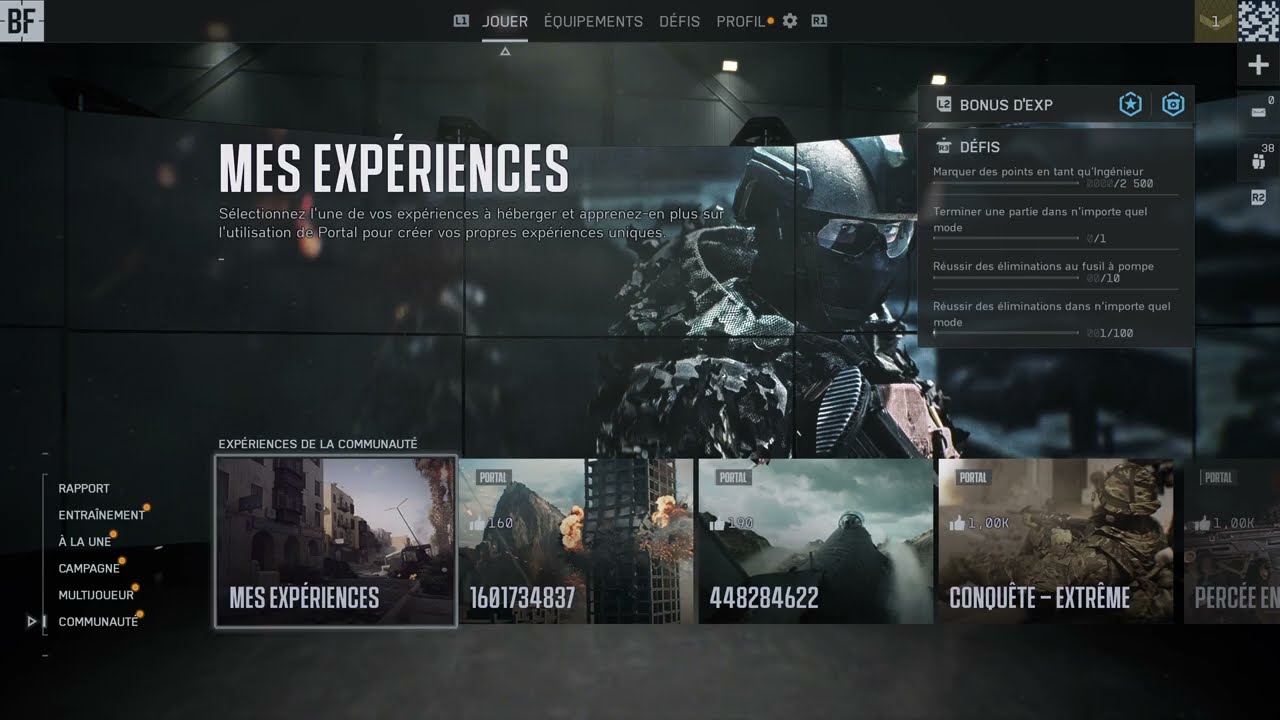Expand the COMMUNAUTÉ section in the sidebar
The width and height of the screenshot is (1280, 720).
tap(98, 621)
